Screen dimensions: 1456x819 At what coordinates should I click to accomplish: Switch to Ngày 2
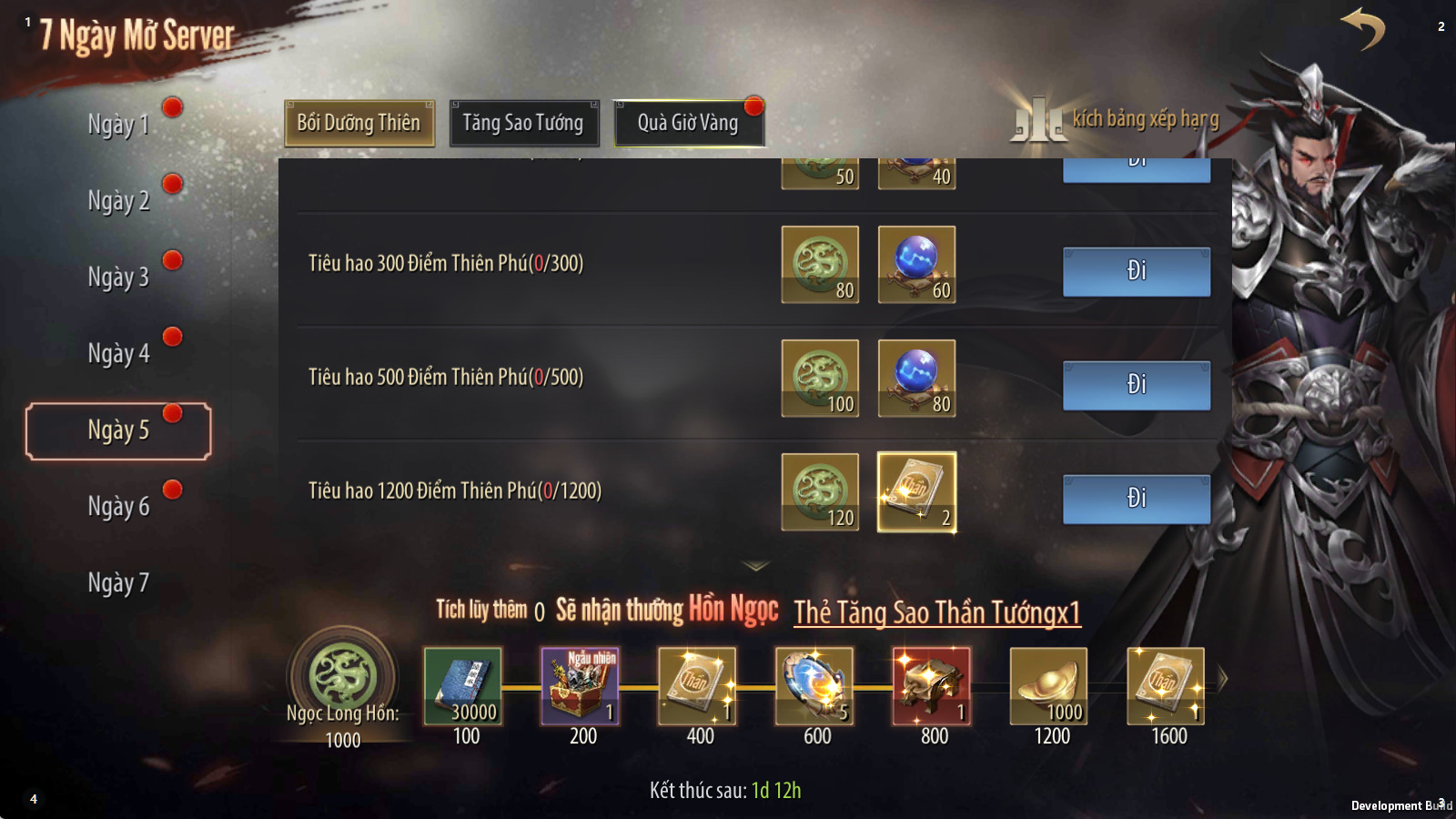tap(118, 201)
